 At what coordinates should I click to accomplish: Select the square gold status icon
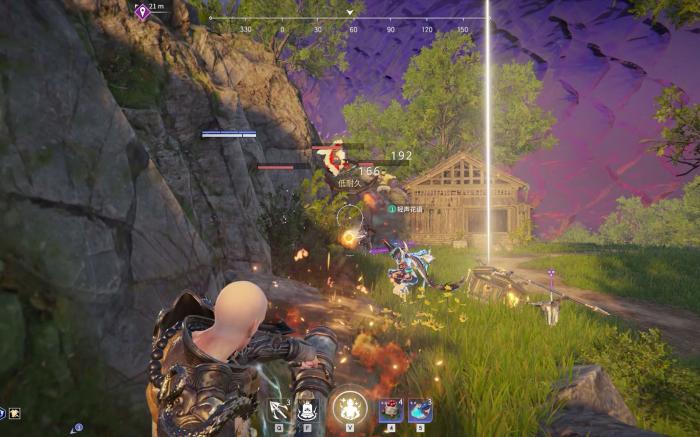pyautogui.click(x=15, y=412)
